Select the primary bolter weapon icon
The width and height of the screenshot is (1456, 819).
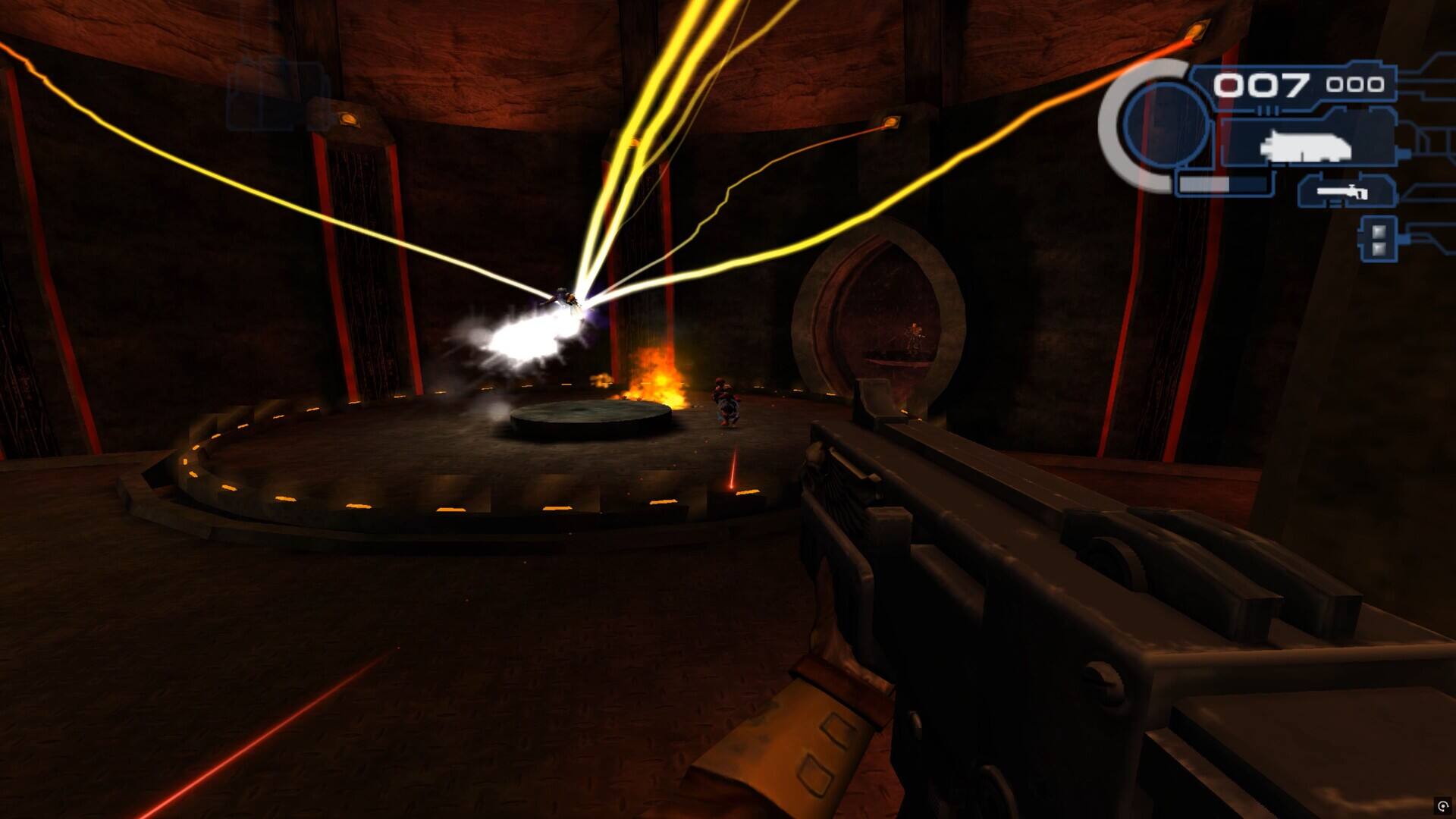(x=1306, y=145)
